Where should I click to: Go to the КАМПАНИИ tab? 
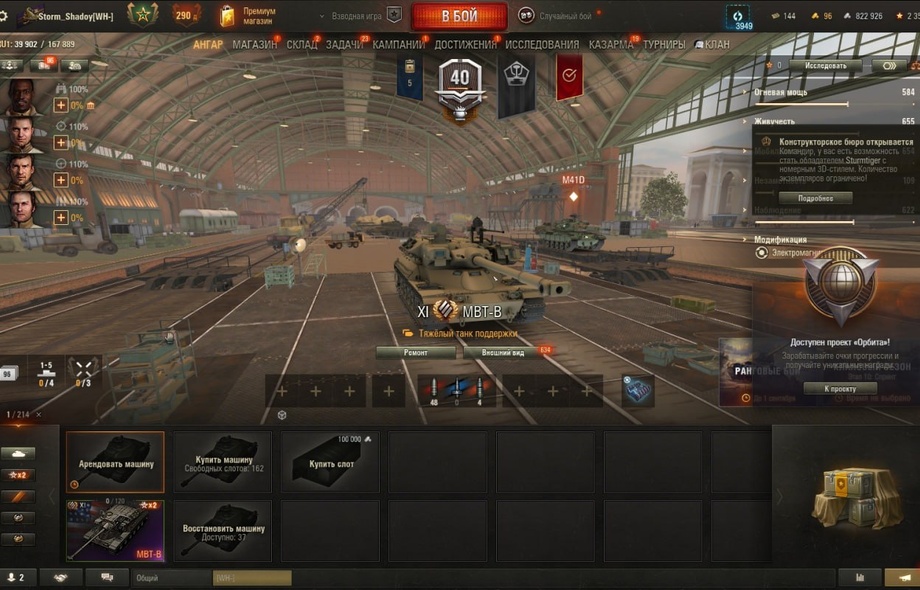click(398, 45)
